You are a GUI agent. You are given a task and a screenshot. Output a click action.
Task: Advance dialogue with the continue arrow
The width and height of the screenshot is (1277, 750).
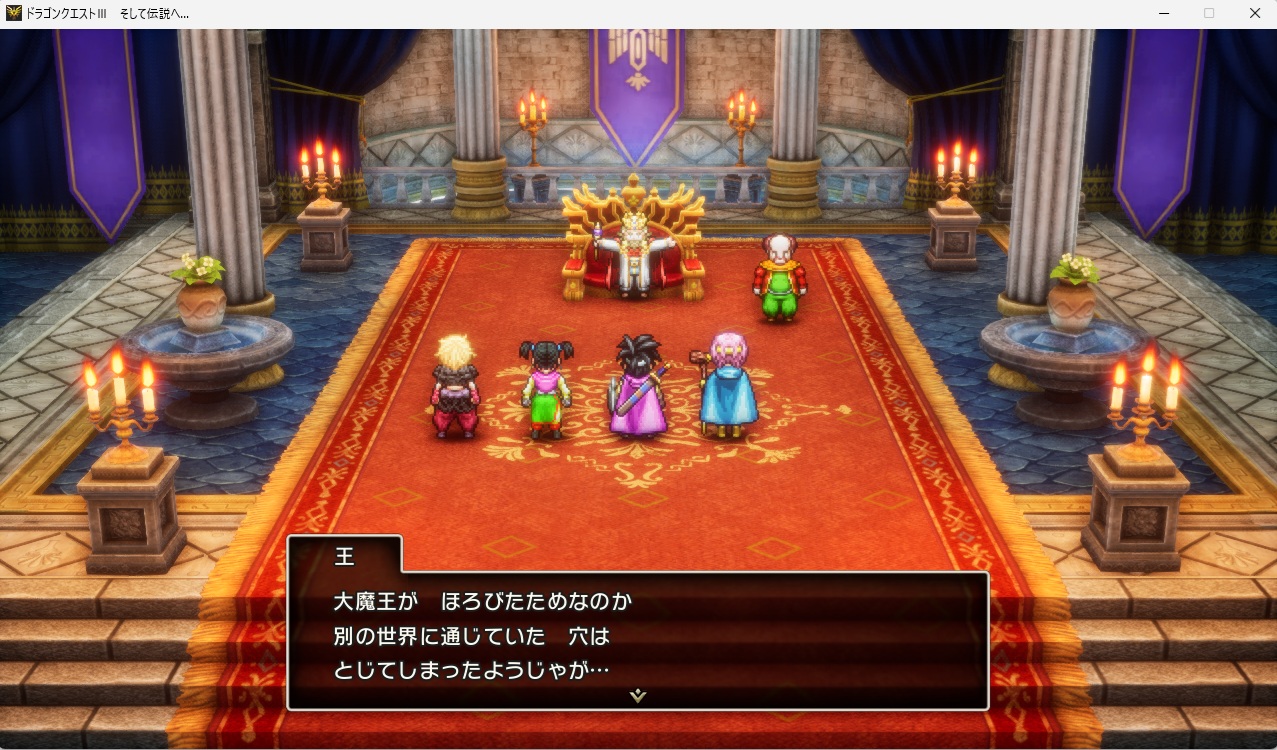638,695
